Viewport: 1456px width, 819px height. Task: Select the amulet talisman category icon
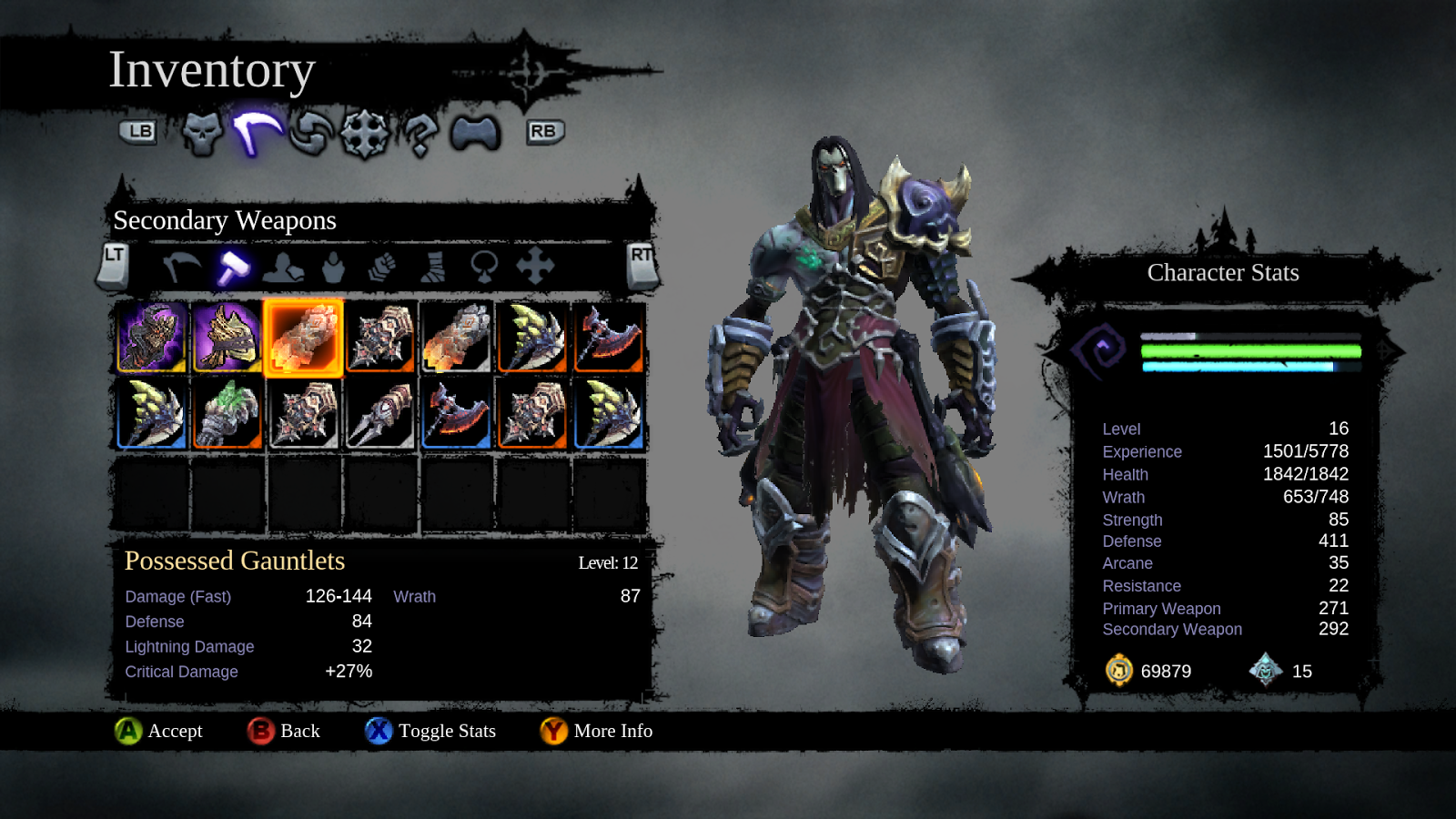click(x=482, y=267)
